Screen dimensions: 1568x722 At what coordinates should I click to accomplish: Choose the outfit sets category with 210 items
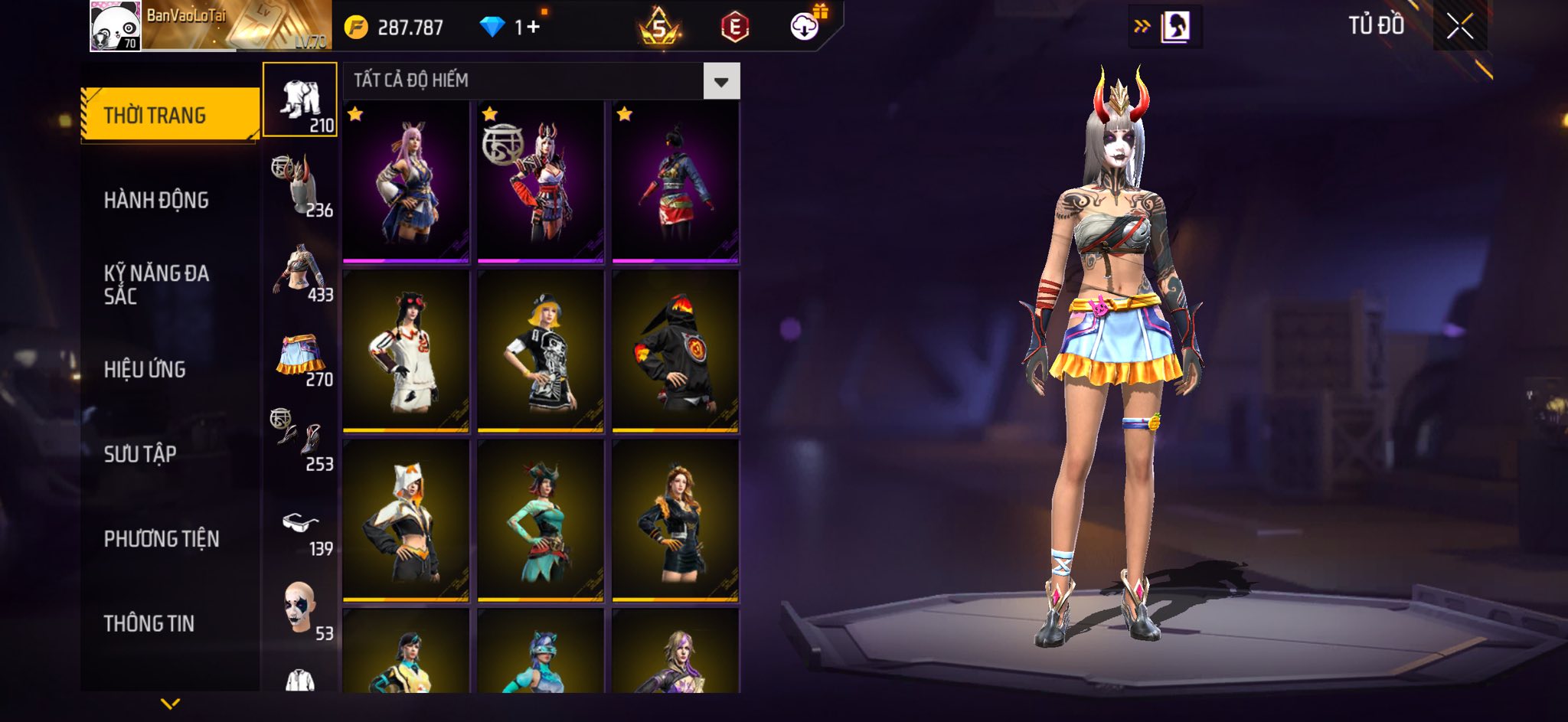tap(300, 100)
